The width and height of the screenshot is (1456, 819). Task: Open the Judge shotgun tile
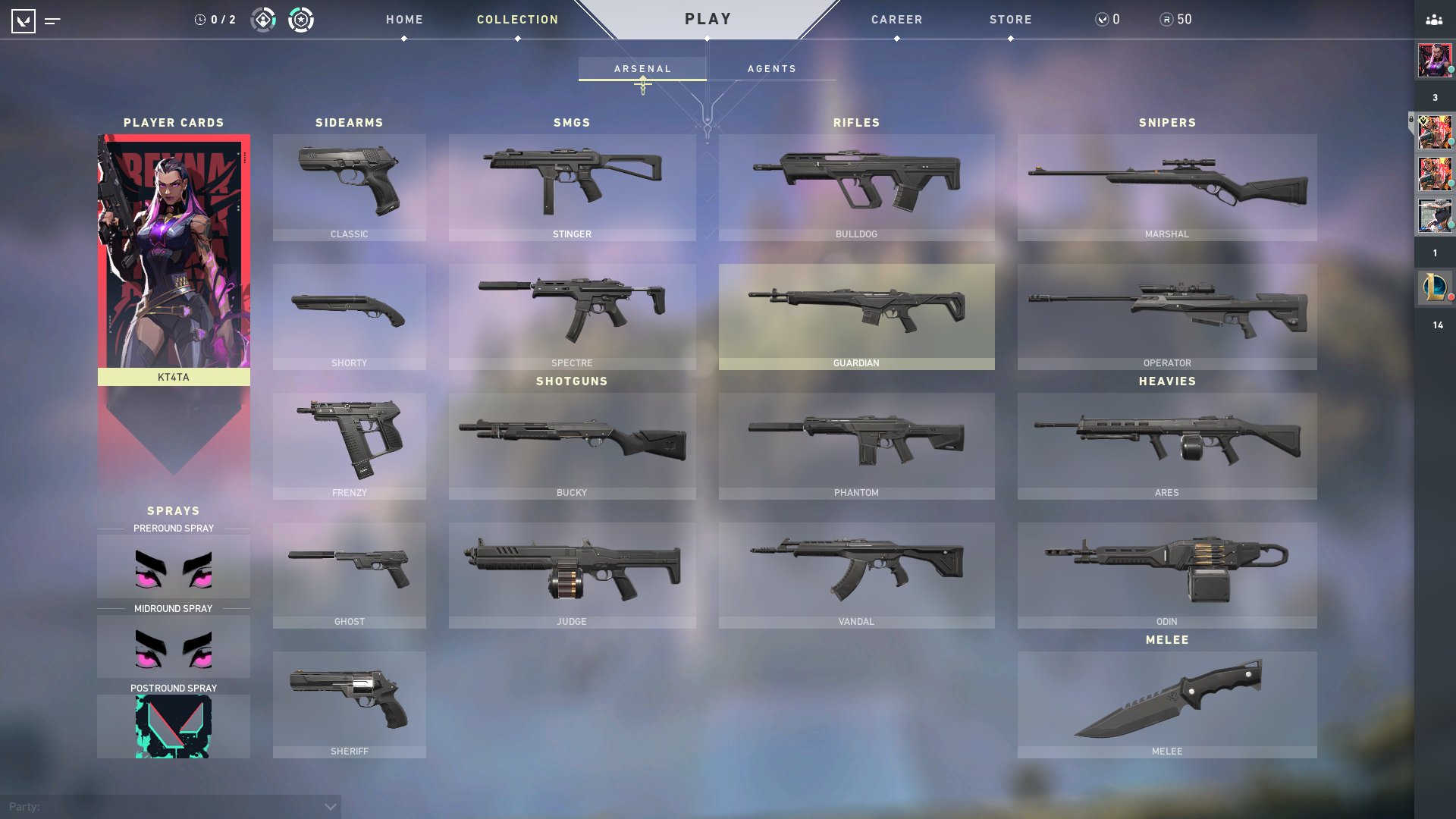point(572,575)
